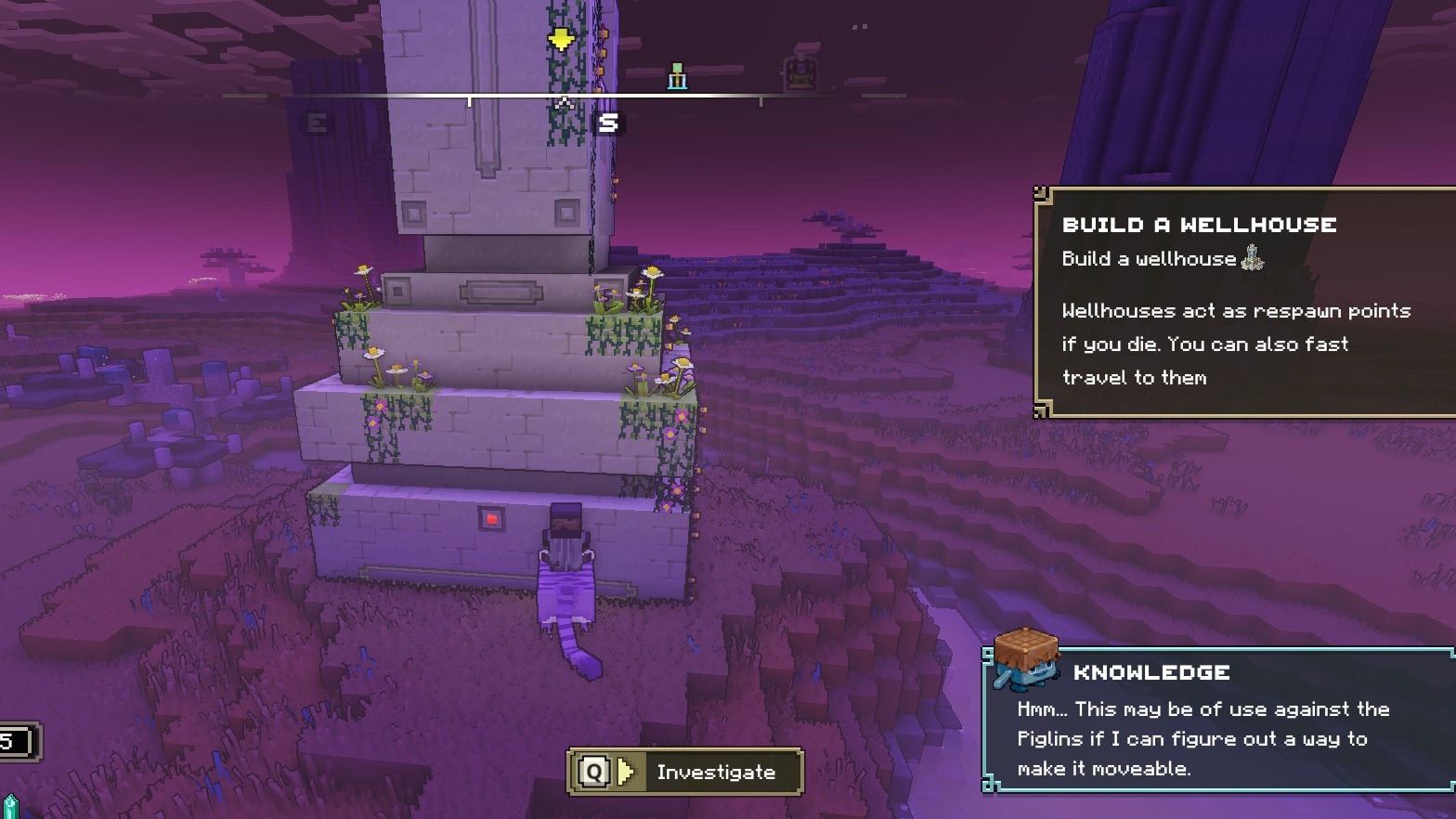Select the Knowledge notification panel
The height and width of the screenshot is (819, 1456).
pyautogui.click(x=1218, y=721)
